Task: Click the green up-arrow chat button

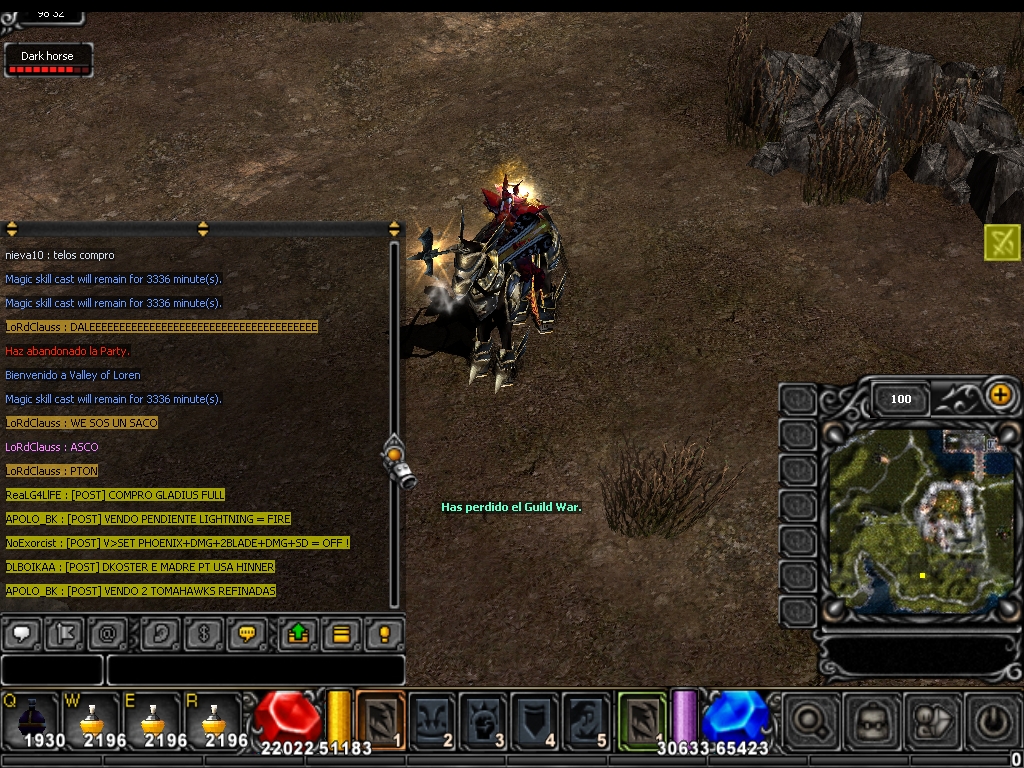Action: click(297, 634)
